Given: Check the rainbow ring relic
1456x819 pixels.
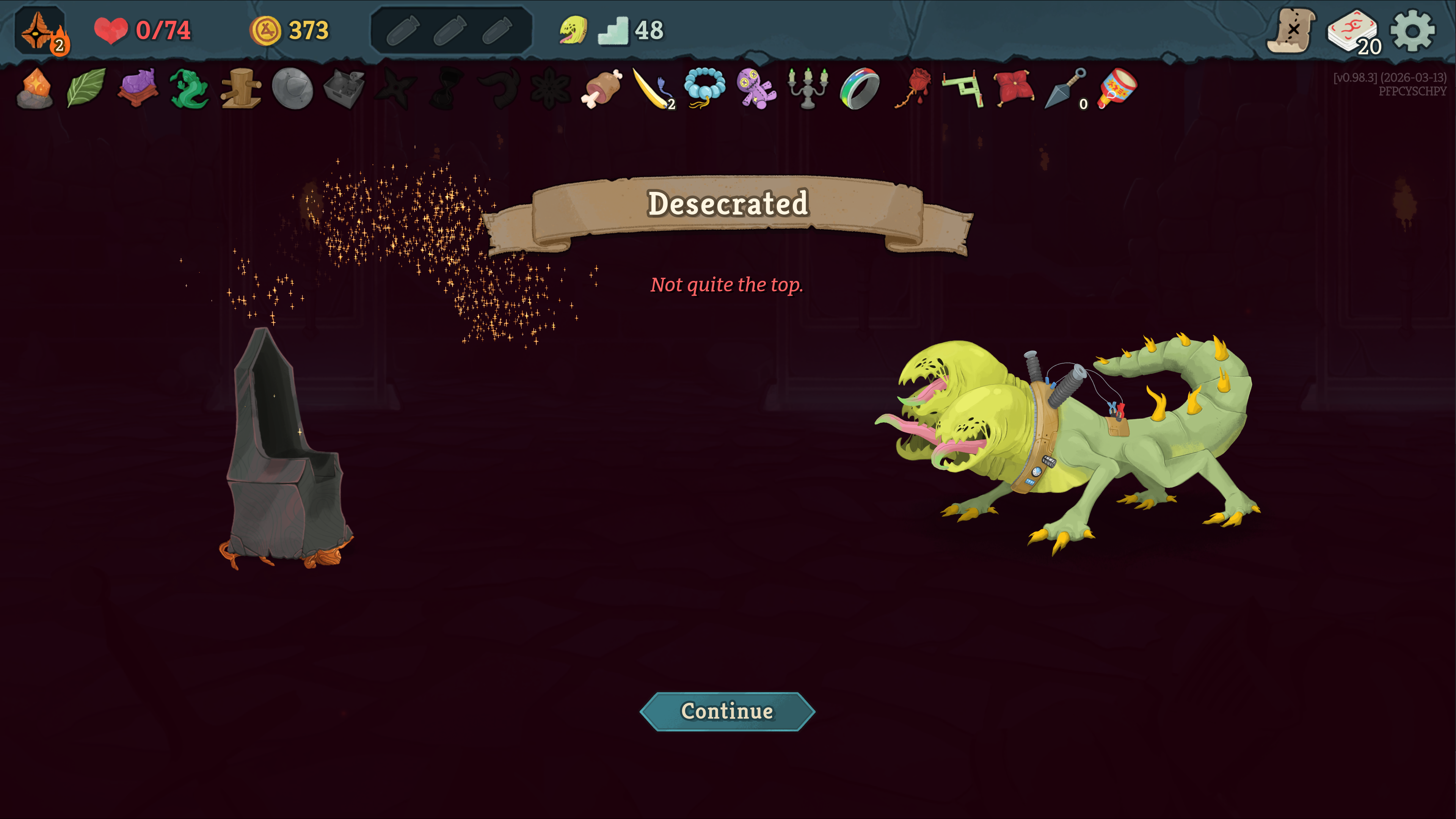Looking at the screenshot, I should pos(859,89).
